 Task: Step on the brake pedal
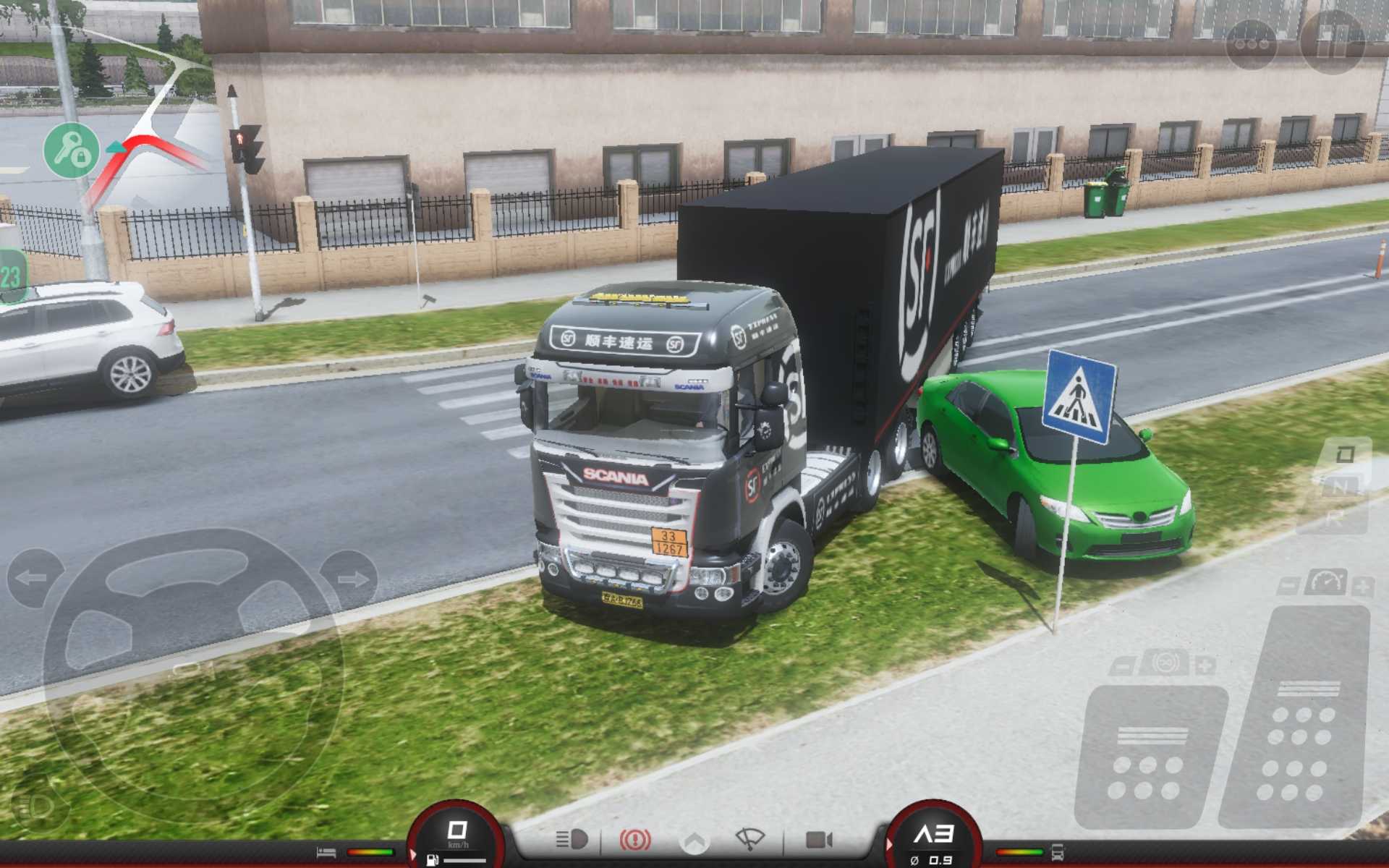pos(1150,756)
